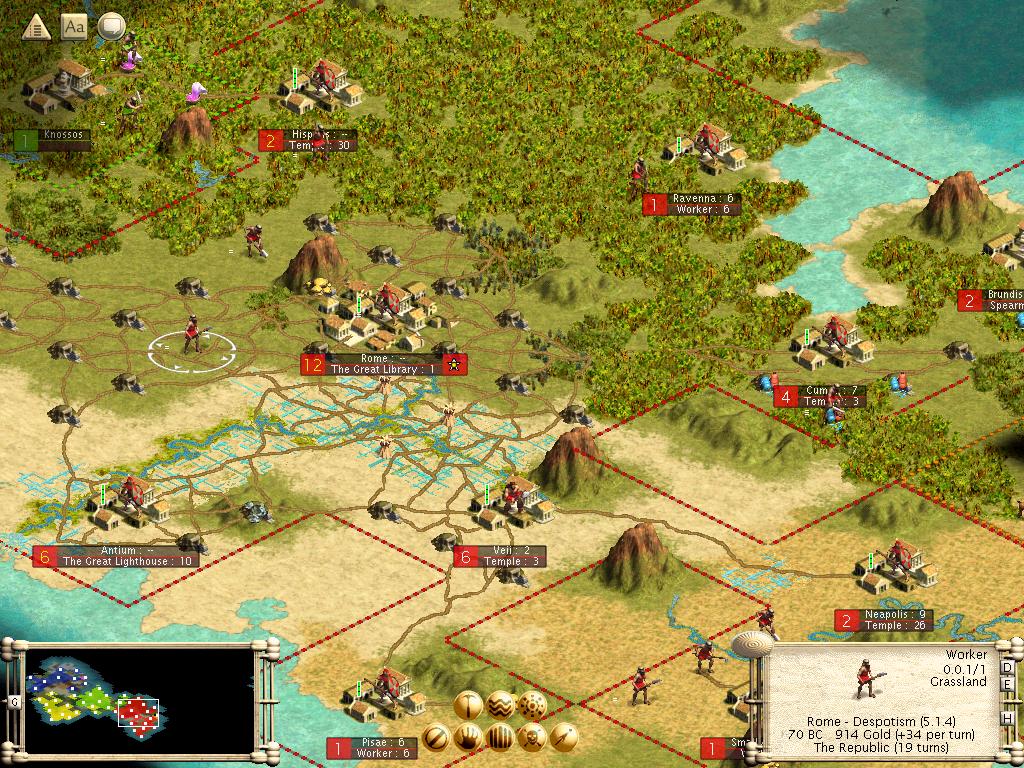Click the crossed-circle order button
The width and height of the screenshot is (1024, 768).
436,738
